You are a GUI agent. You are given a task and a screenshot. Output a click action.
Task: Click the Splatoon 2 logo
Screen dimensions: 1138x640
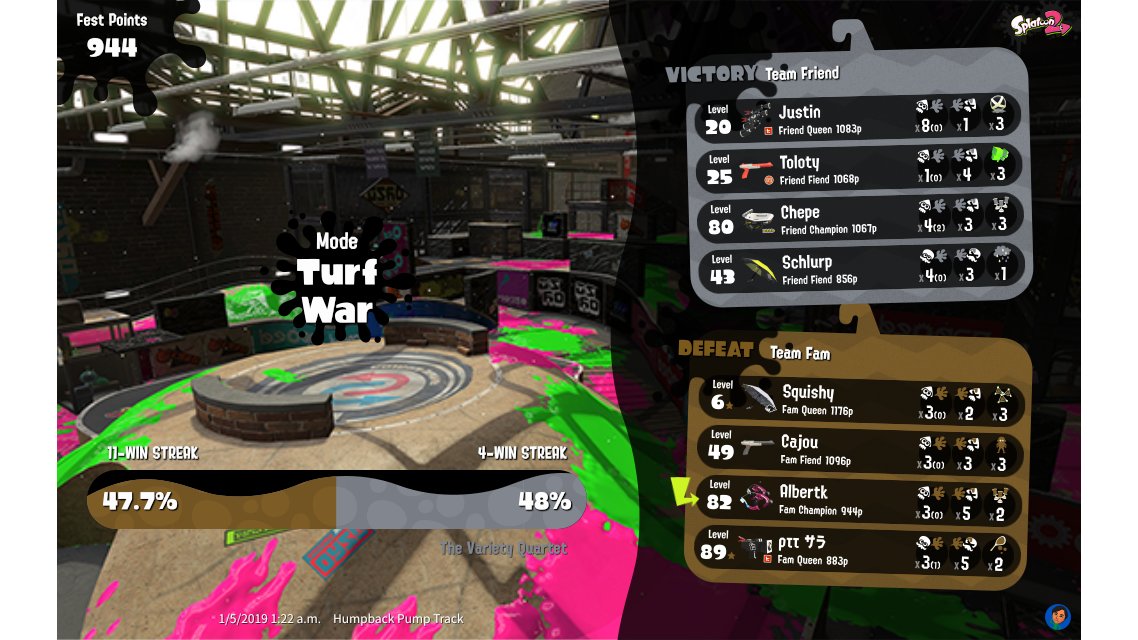tap(1039, 26)
